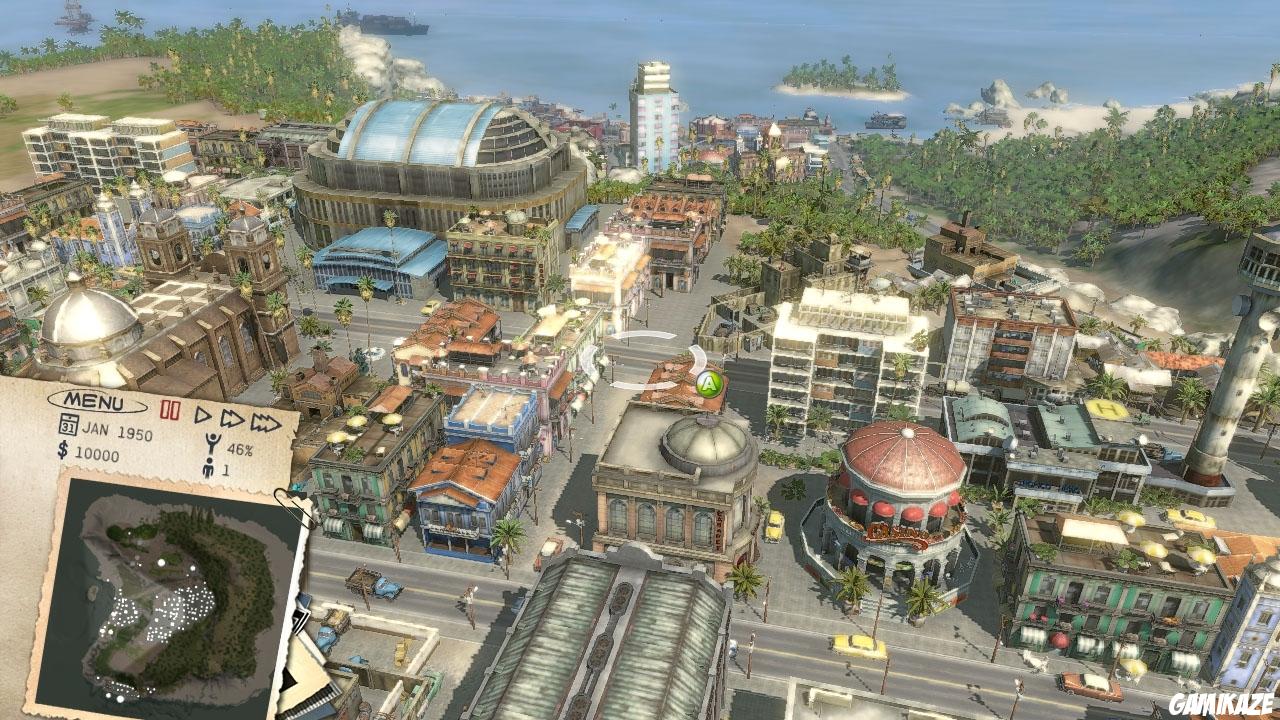Toggle the double-arrow fast forward speed
Viewport: 1280px width, 720px height.
click(x=232, y=419)
